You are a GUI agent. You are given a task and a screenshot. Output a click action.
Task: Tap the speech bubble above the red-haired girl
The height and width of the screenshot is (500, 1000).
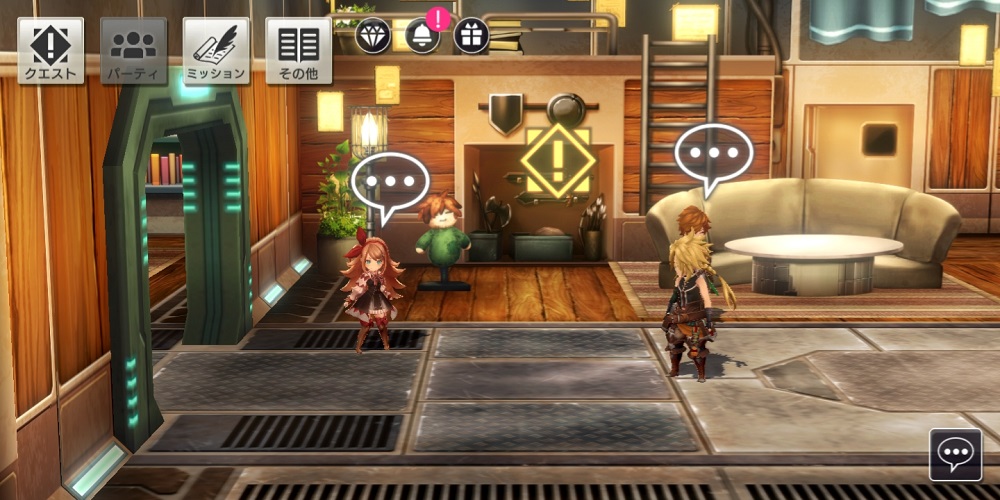390,183
